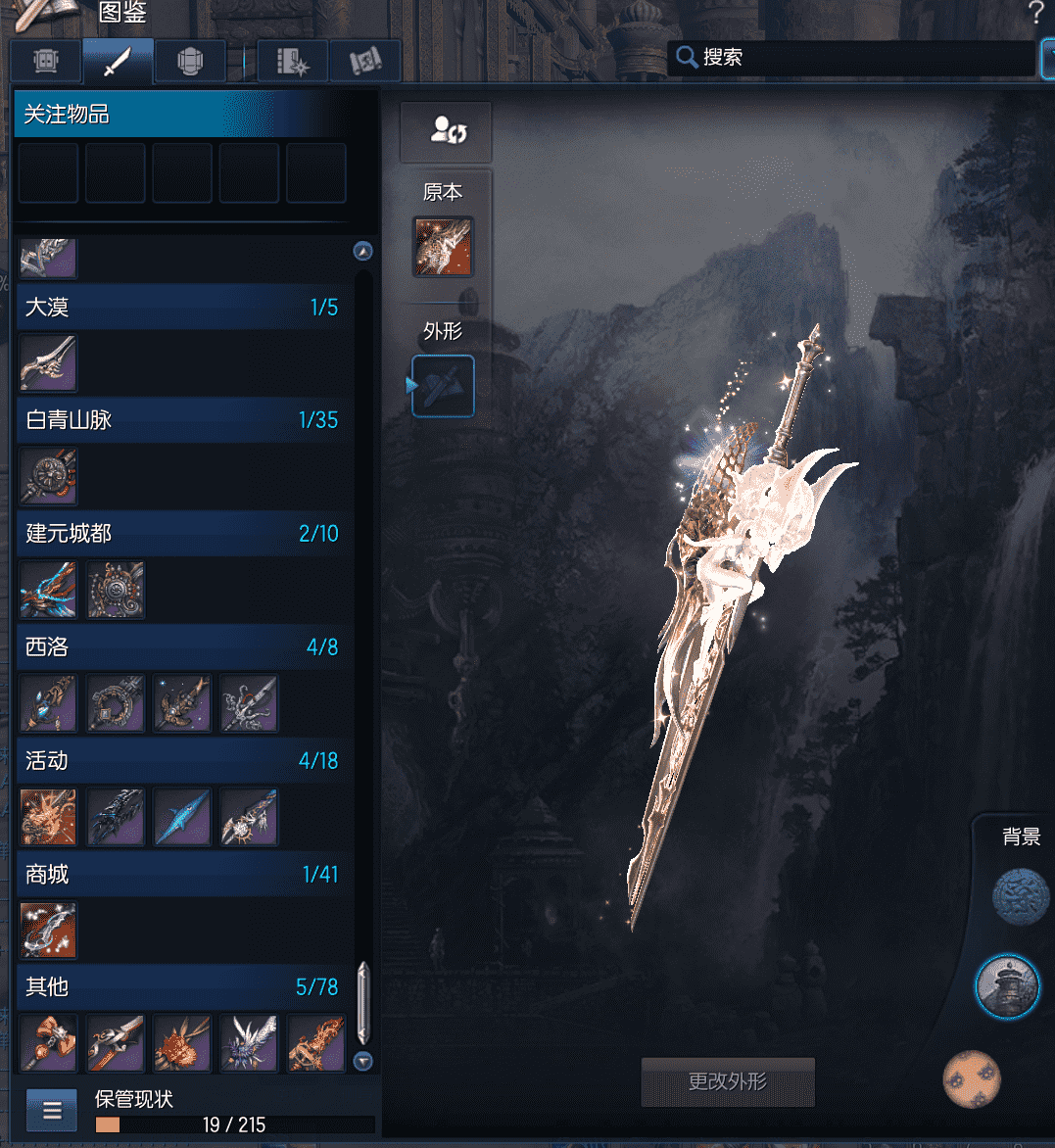Image resolution: width=1055 pixels, height=1148 pixels.
Task: Select the 活动 category header
Action: tap(182, 761)
